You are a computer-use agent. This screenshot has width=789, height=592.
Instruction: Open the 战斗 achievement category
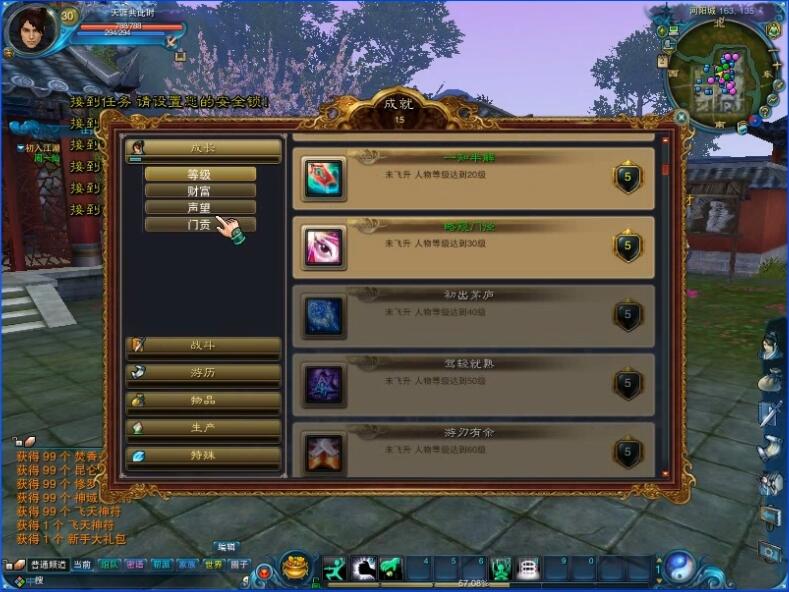pos(203,345)
